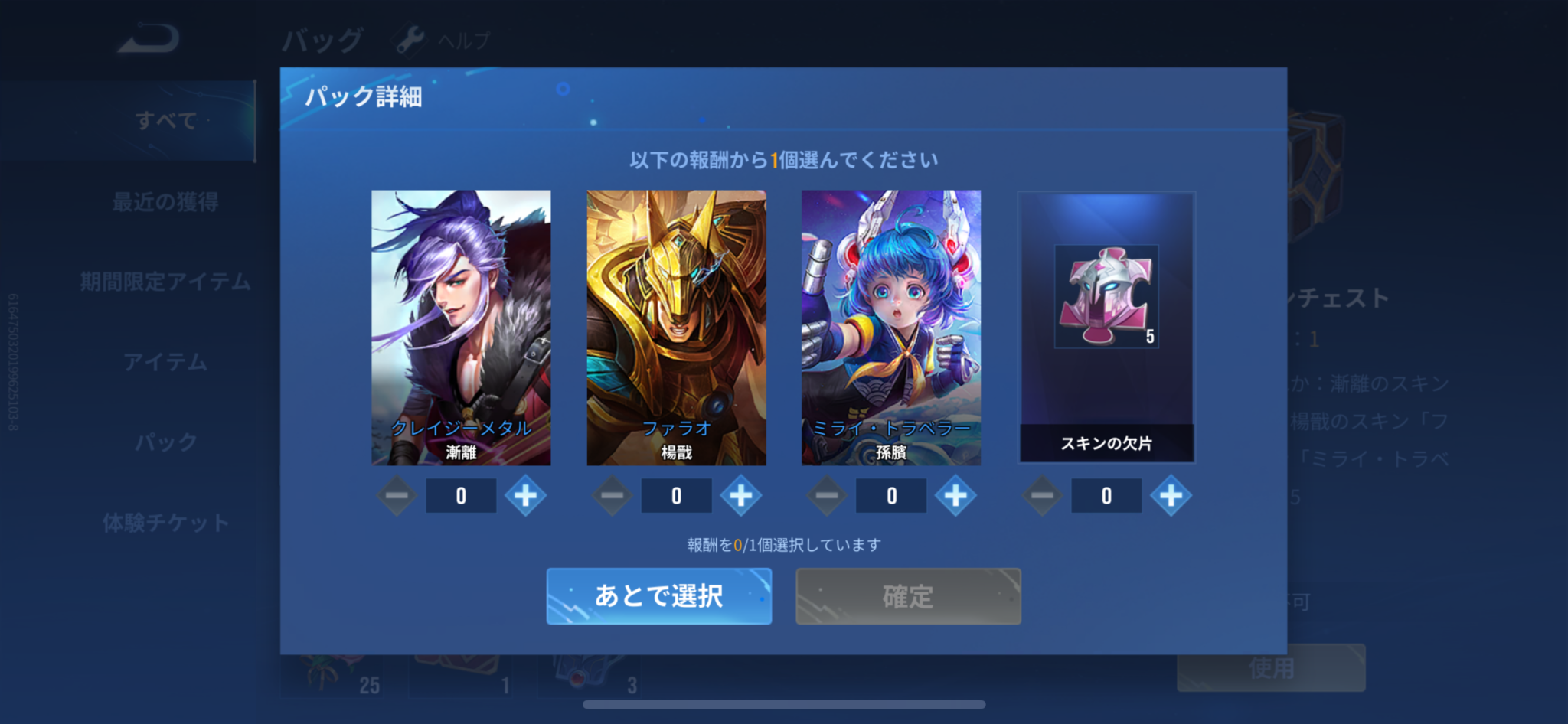
Task: Open the 期間限定アイテム category
Action: tap(165, 282)
